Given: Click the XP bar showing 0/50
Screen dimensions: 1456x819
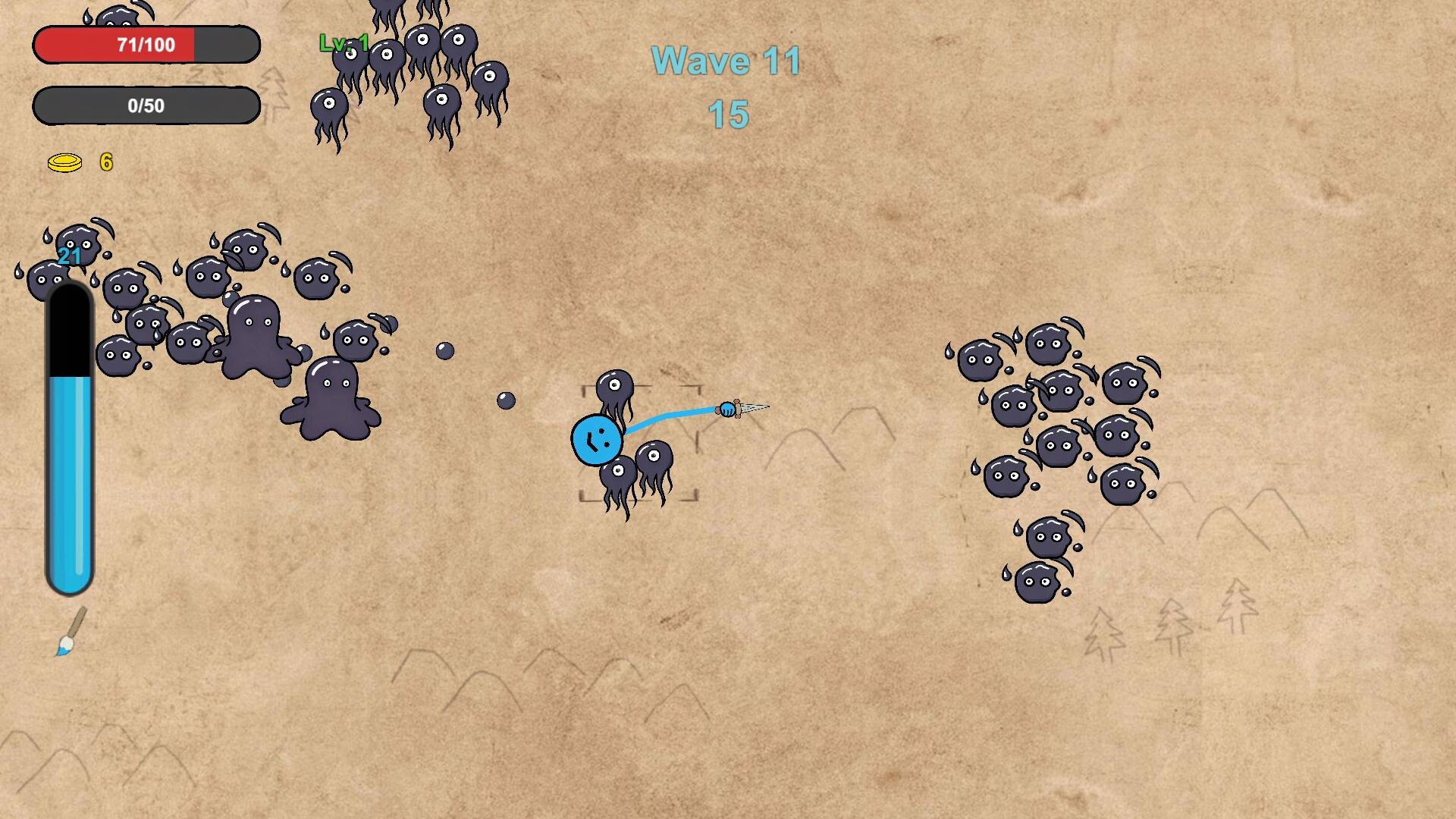Looking at the screenshot, I should tap(146, 105).
